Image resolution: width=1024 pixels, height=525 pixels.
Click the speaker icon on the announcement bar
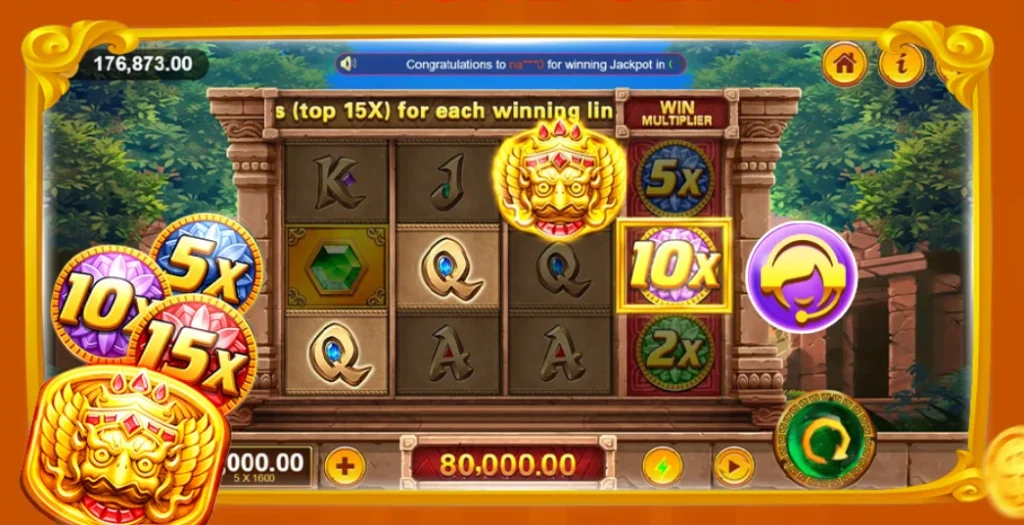pos(349,64)
